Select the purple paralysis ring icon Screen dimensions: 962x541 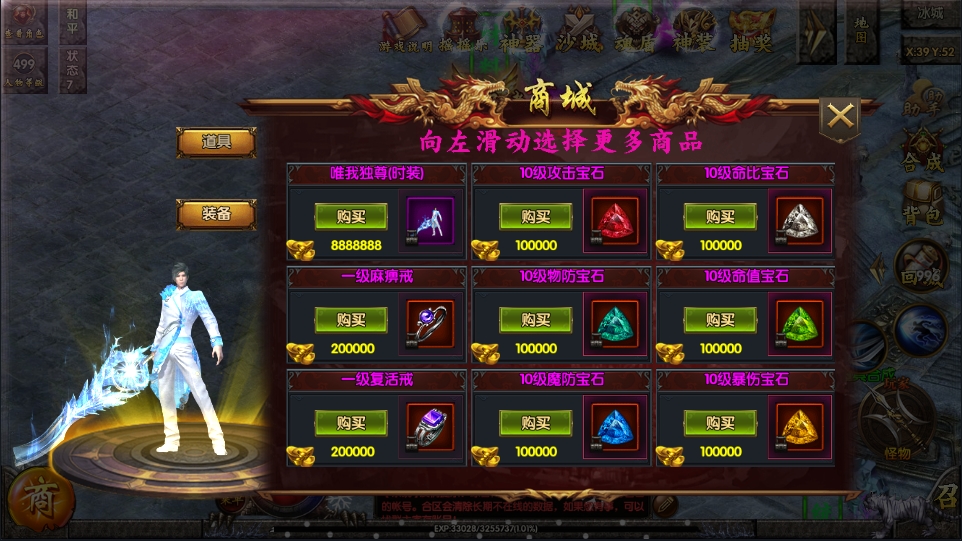pyautogui.click(x=431, y=325)
